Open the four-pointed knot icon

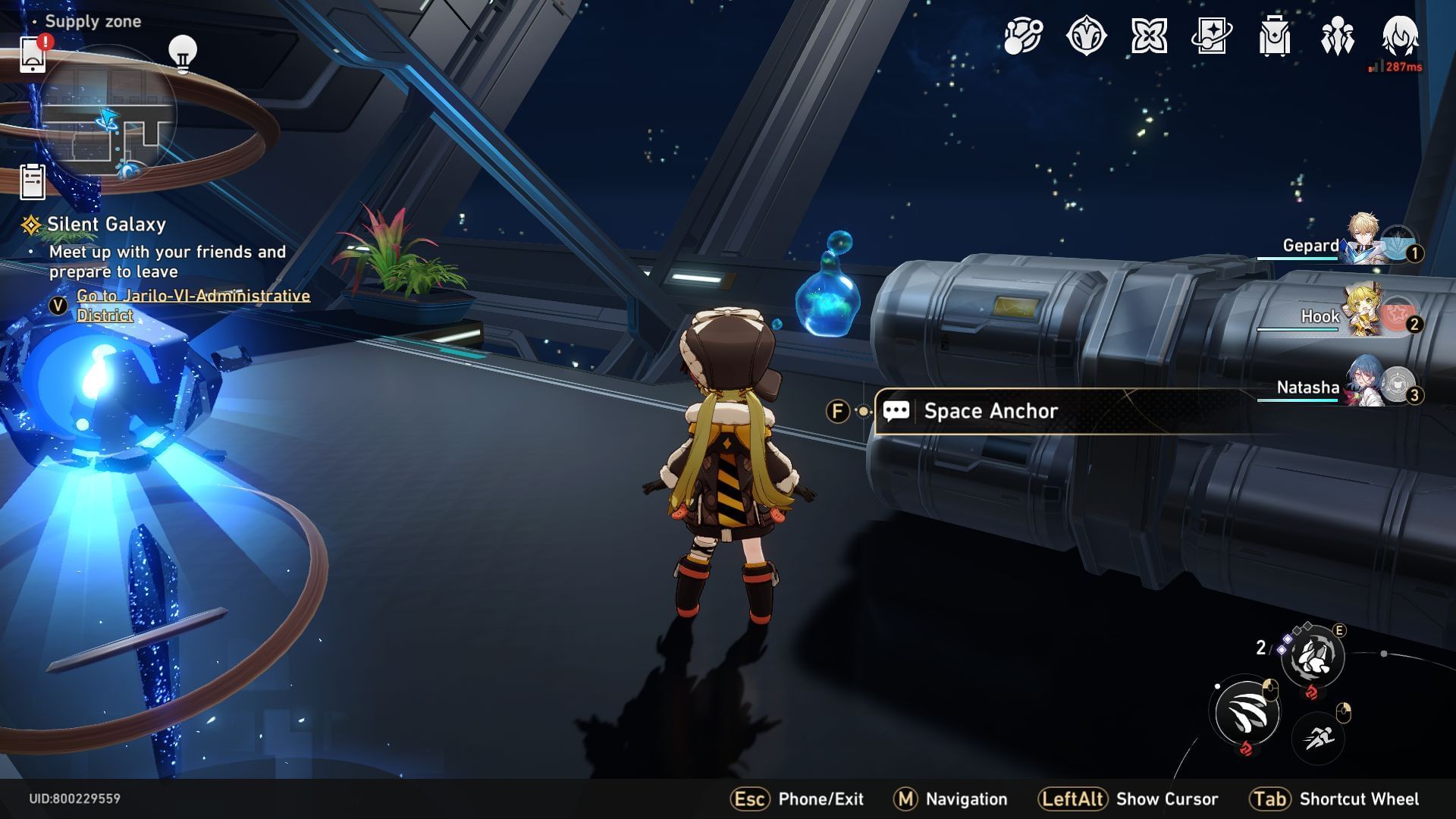pos(1149,36)
